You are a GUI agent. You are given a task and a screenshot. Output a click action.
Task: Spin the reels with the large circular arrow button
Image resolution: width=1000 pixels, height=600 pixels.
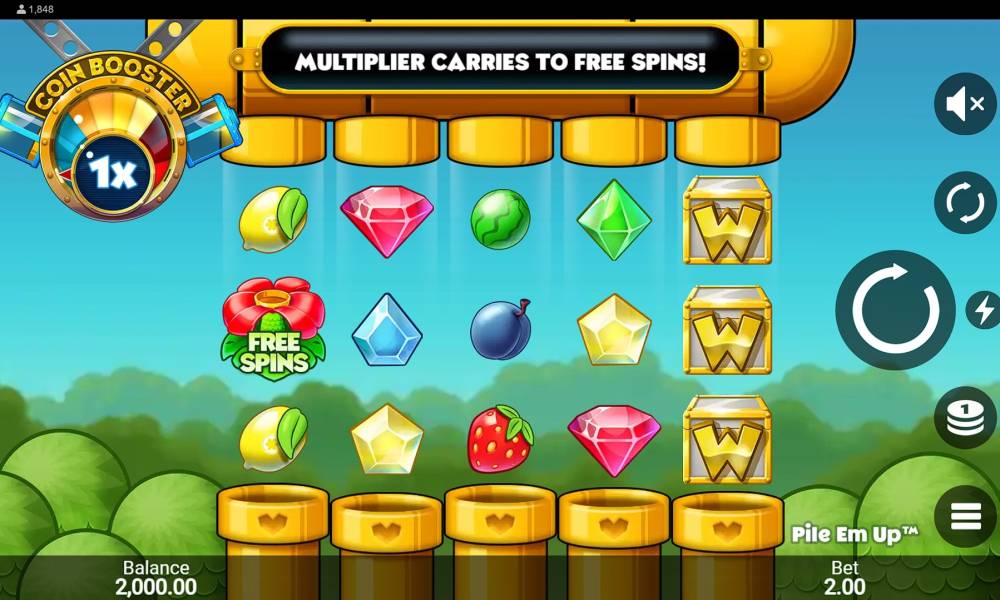[x=895, y=310]
